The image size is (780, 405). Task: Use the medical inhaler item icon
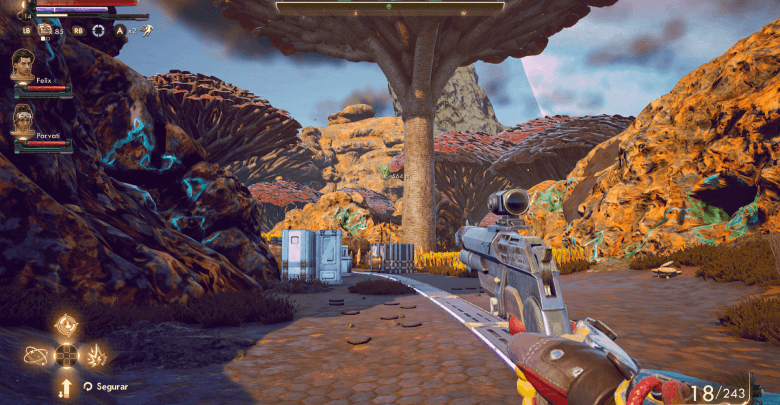(45, 30)
